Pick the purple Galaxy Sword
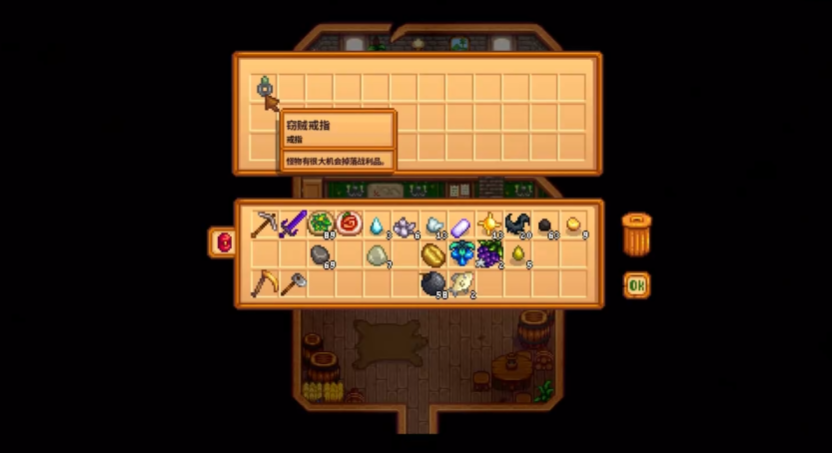Viewport: 832px width, 453px height. [x=293, y=224]
